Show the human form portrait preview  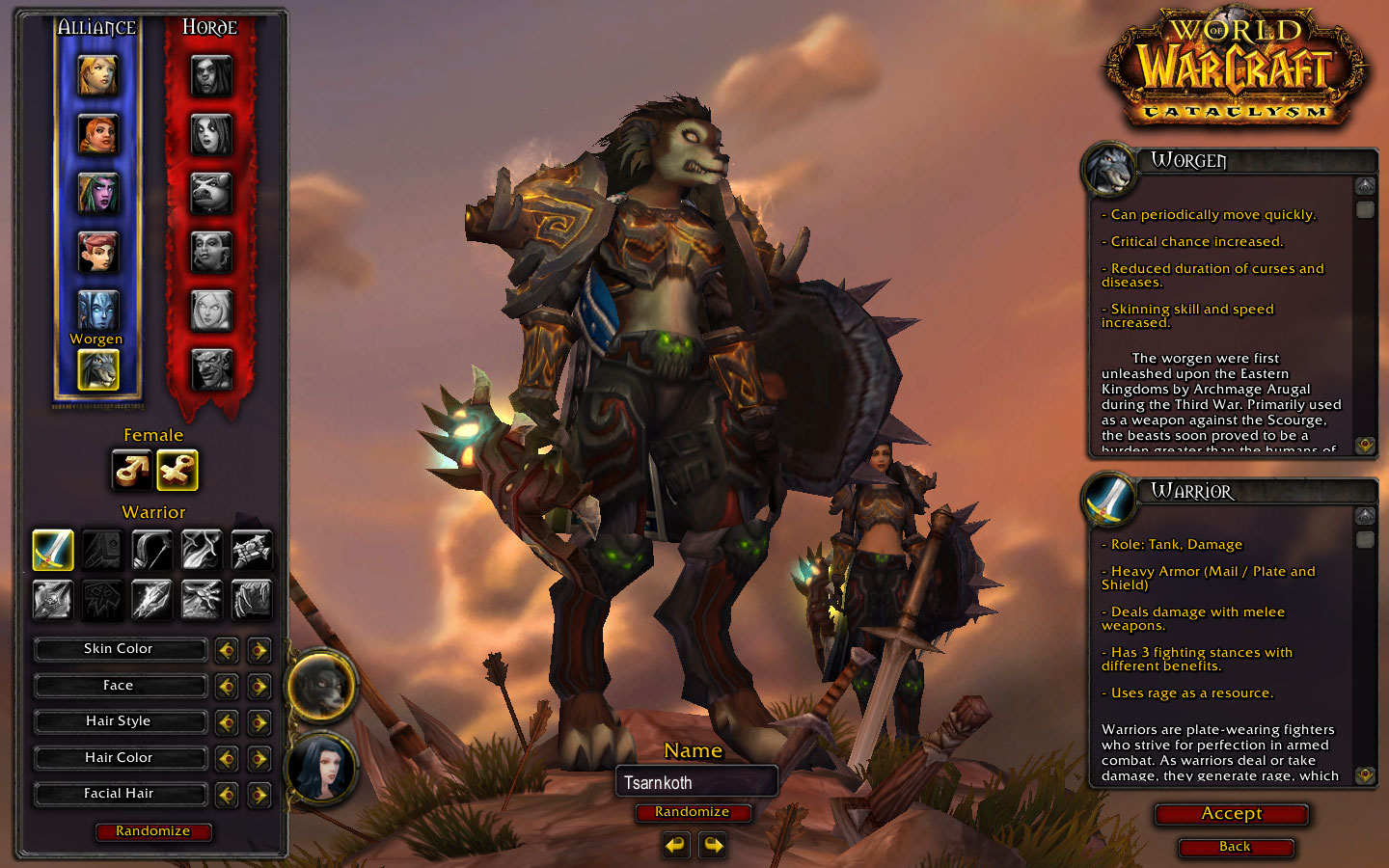coord(321,769)
